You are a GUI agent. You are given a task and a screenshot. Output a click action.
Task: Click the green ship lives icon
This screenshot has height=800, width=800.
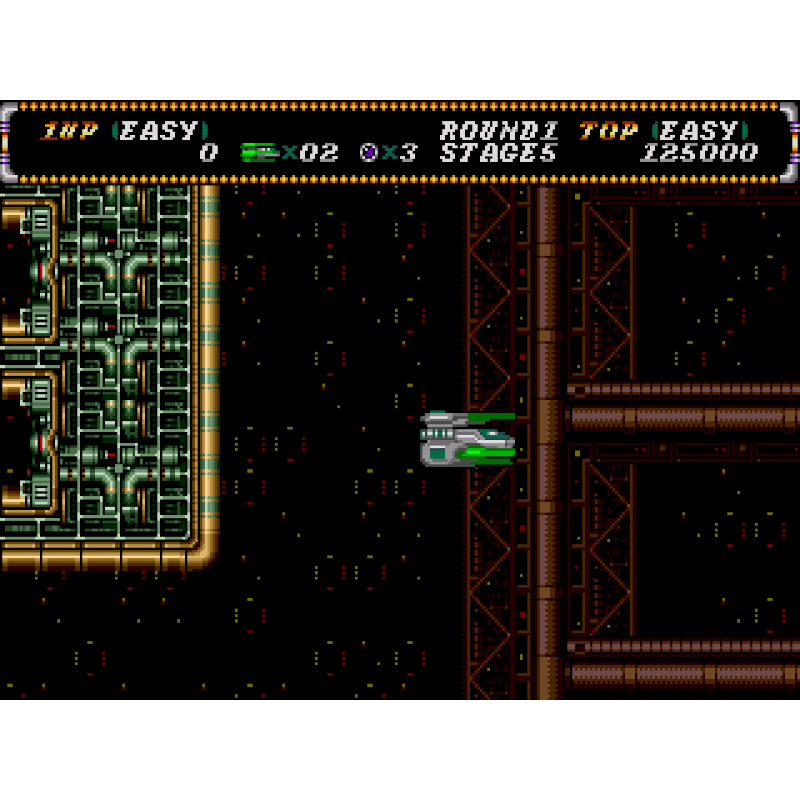pyautogui.click(x=259, y=153)
